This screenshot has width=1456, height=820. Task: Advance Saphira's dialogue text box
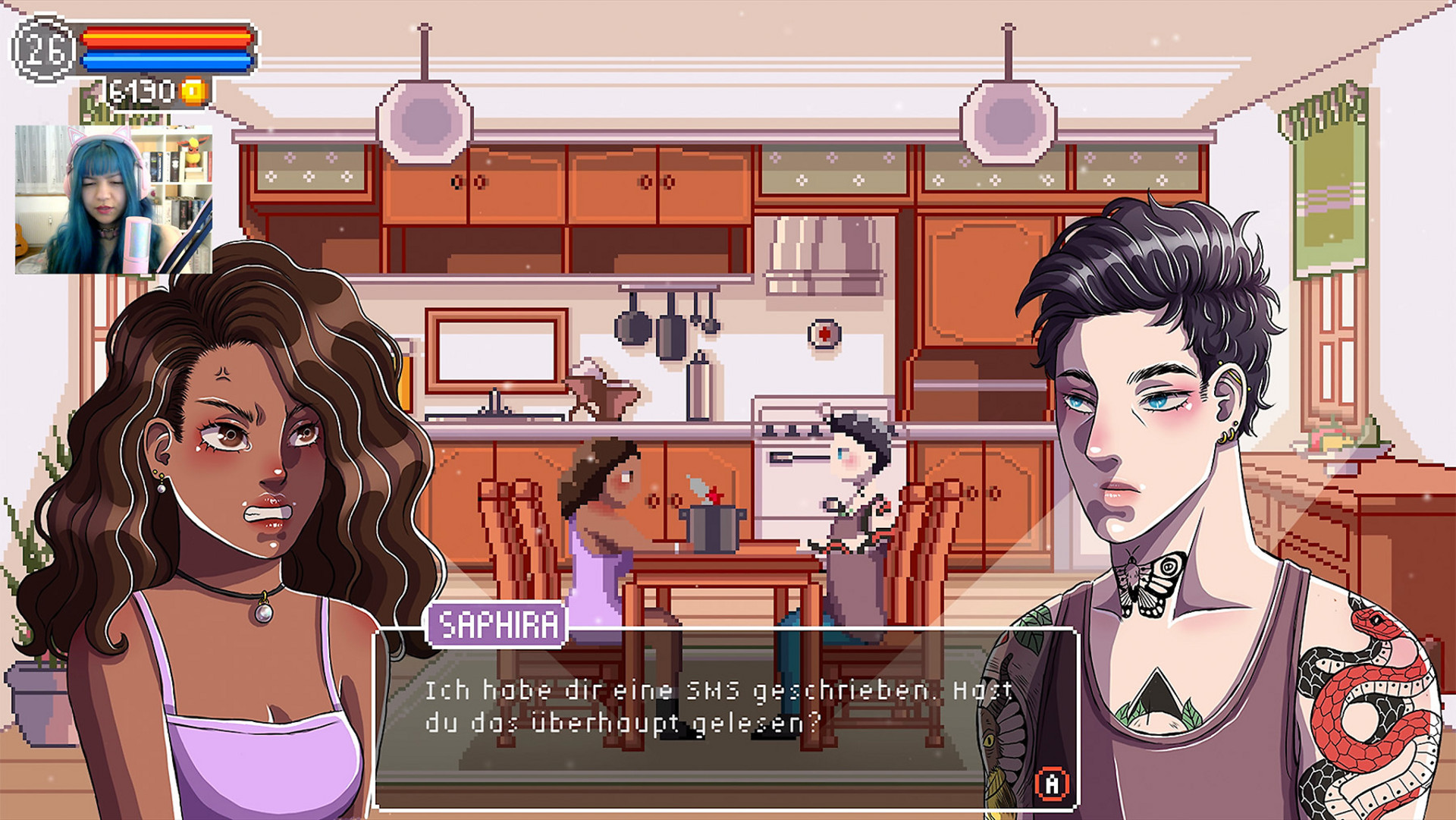coord(1052,784)
